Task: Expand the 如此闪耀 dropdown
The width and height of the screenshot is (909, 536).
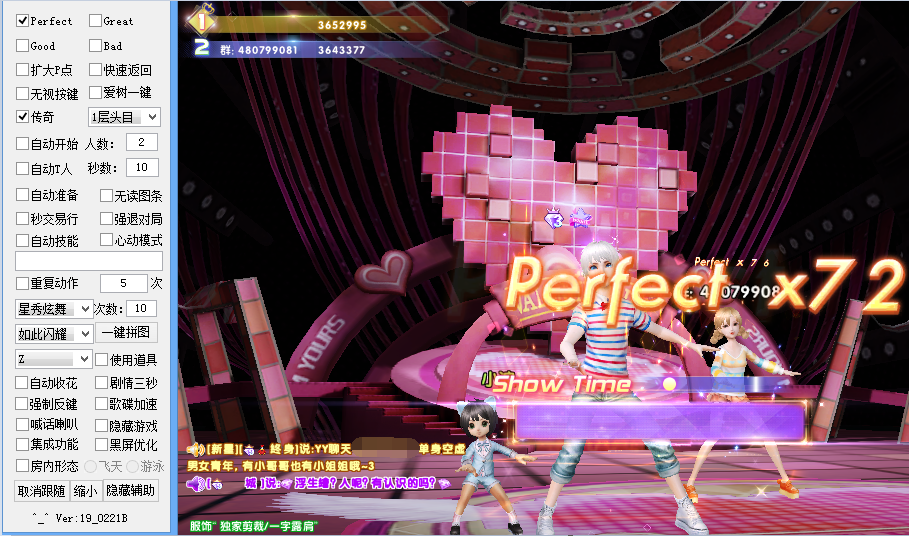Action: click(x=54, y=333)
